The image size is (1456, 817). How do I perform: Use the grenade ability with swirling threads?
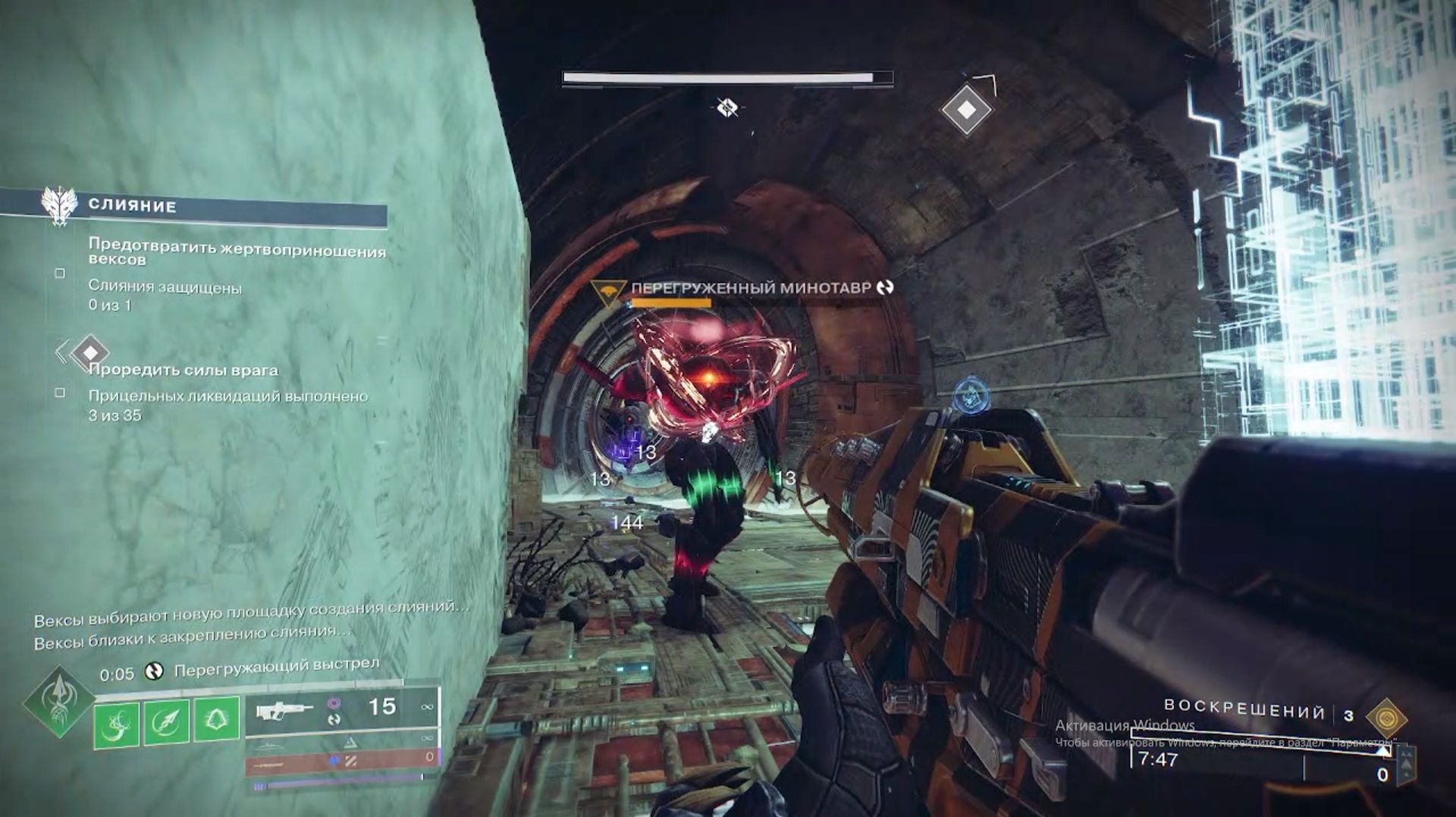116,723
